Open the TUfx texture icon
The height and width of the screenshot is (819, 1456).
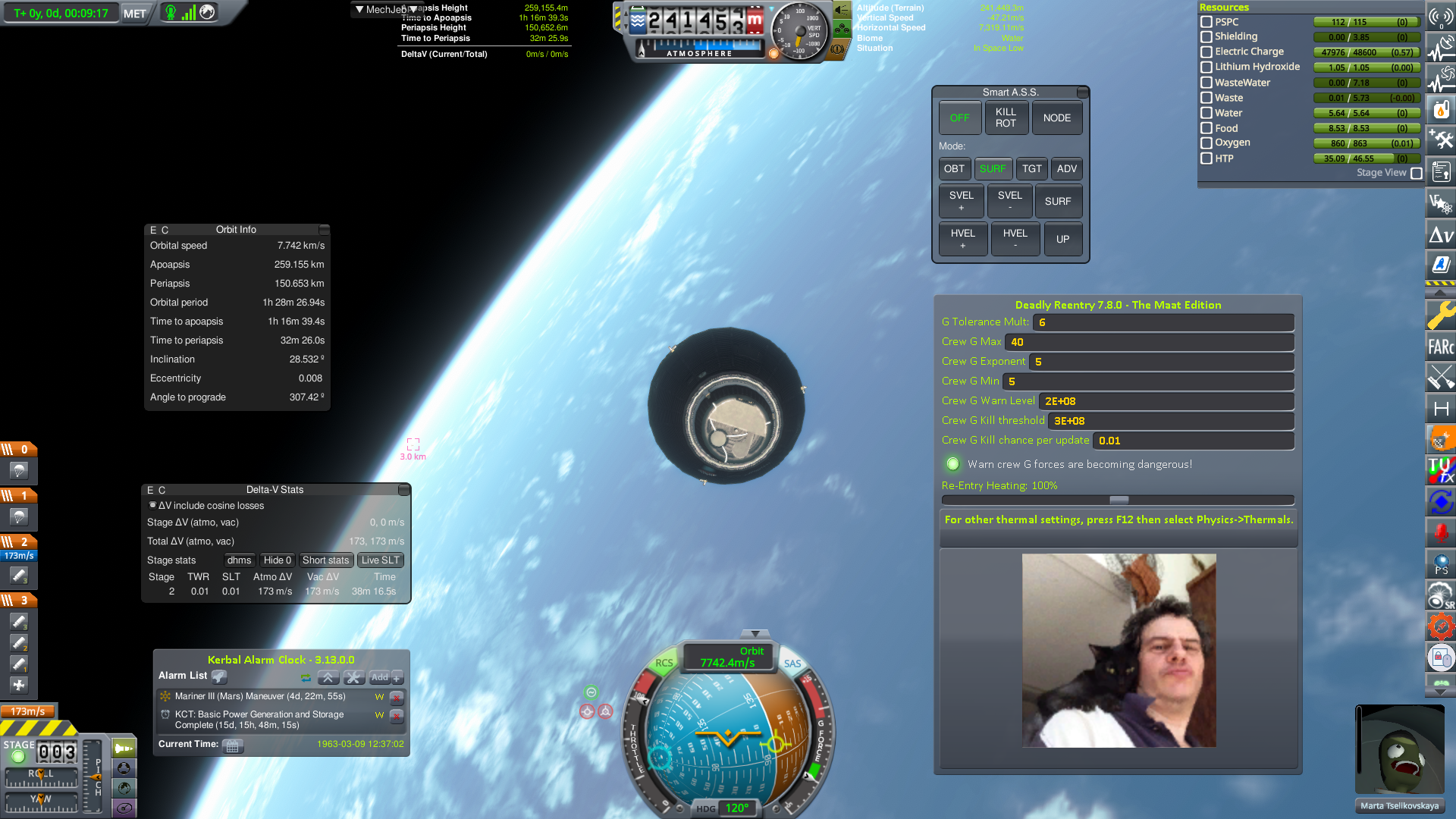pyautogui.click(x=1441, y=468)
